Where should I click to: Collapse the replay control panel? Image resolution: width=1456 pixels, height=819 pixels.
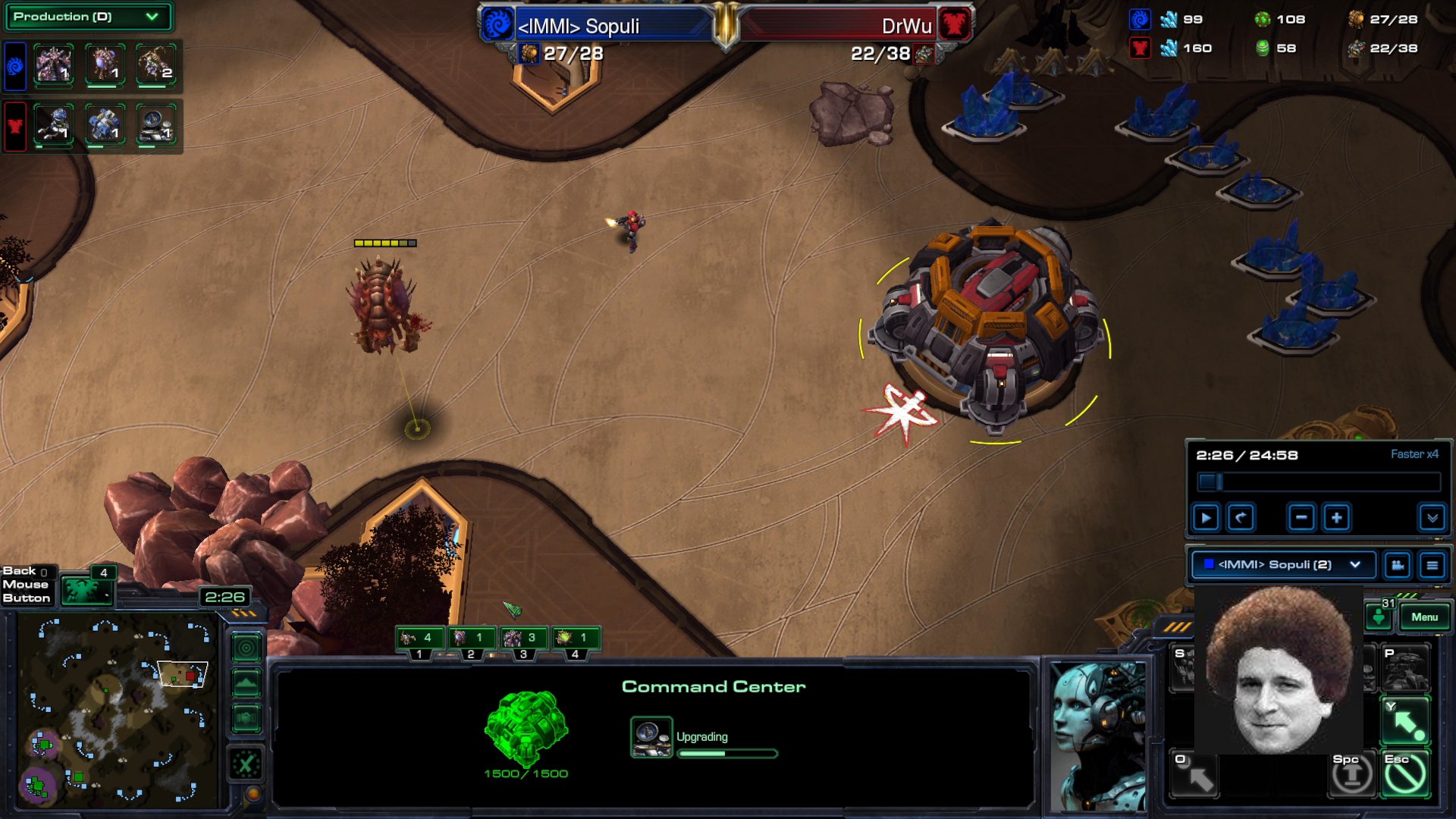(x=1432, y=519)
